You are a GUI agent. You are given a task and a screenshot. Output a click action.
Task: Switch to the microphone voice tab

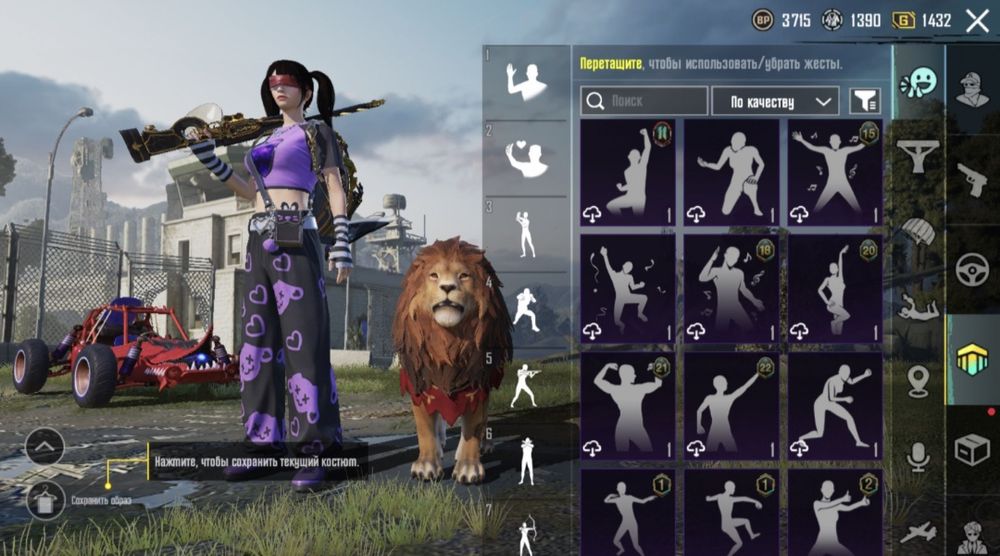tap(918, 457)
